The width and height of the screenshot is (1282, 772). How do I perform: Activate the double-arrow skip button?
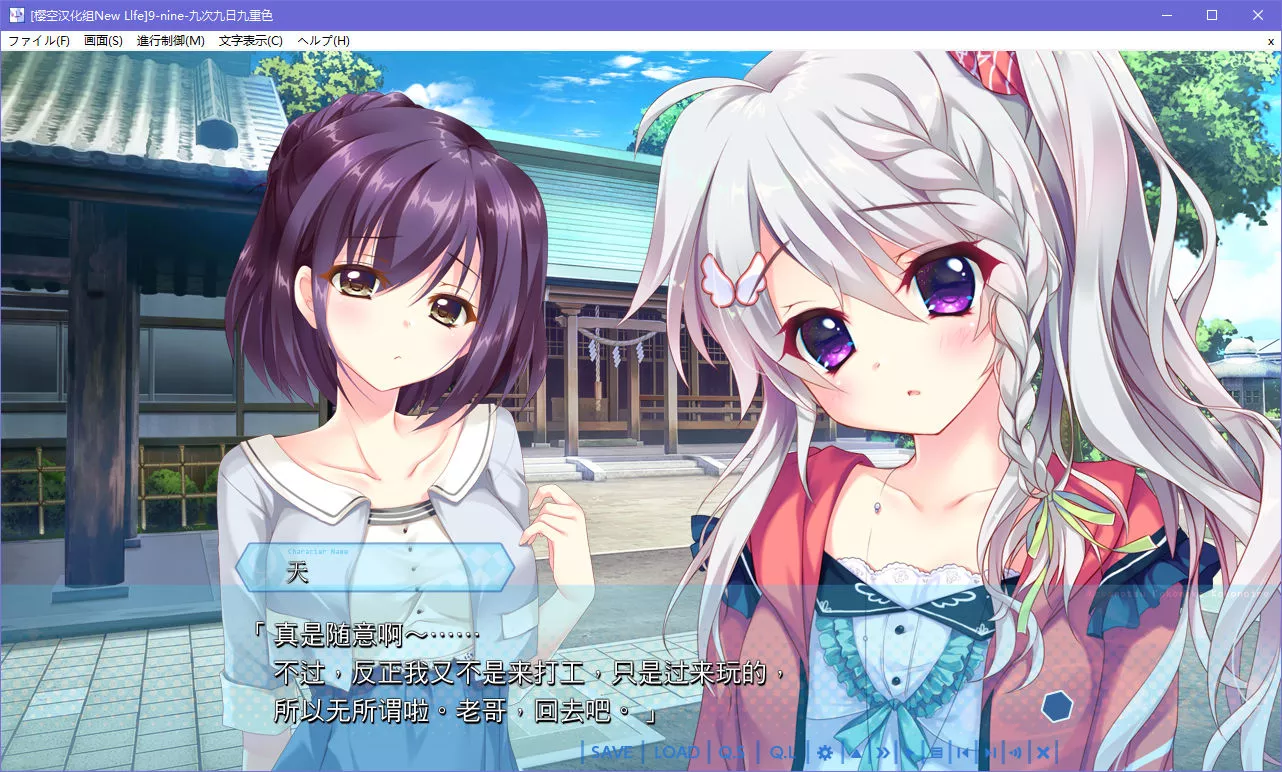883,752
